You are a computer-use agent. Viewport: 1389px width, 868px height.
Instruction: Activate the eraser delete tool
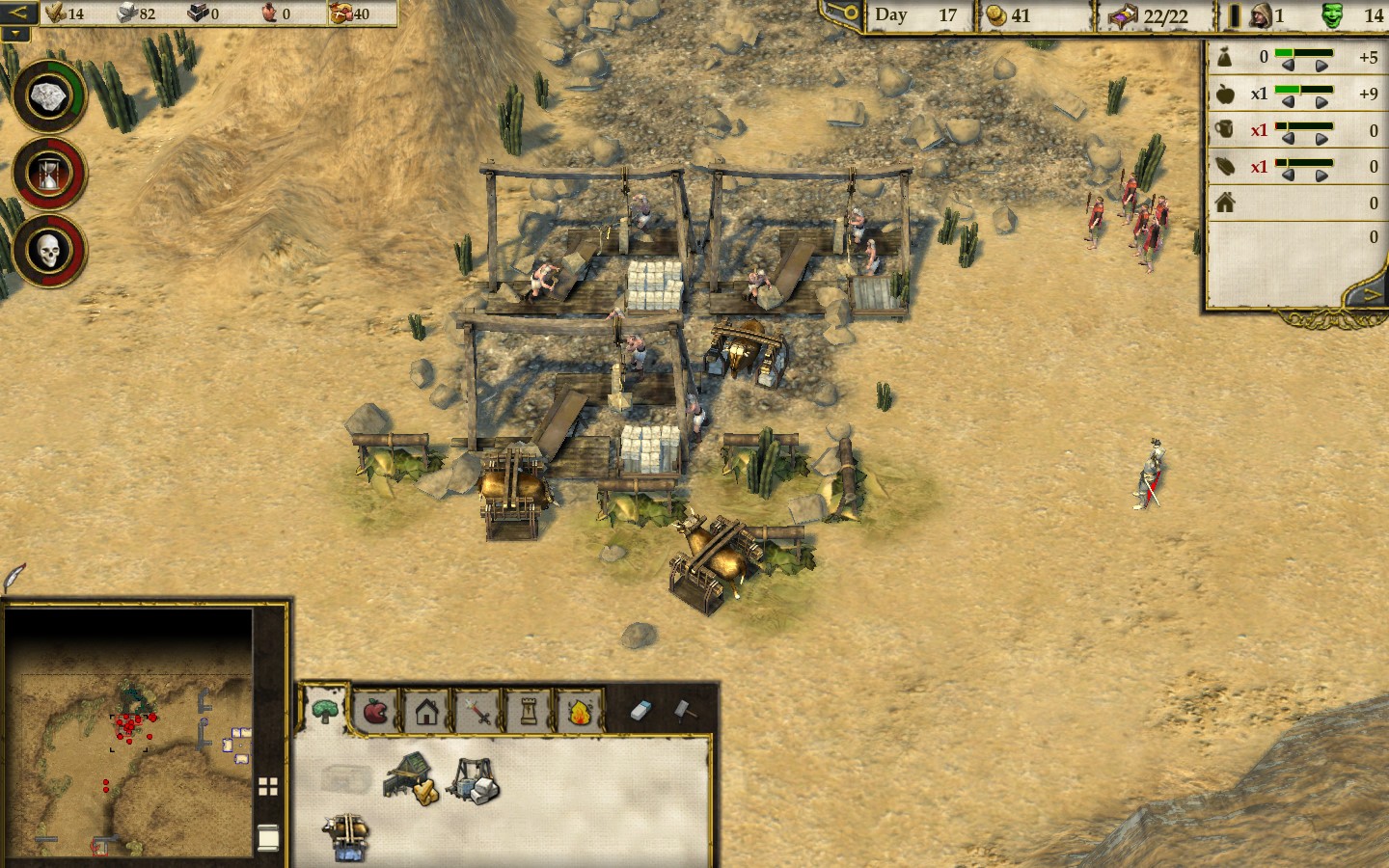tap(641, 711)
